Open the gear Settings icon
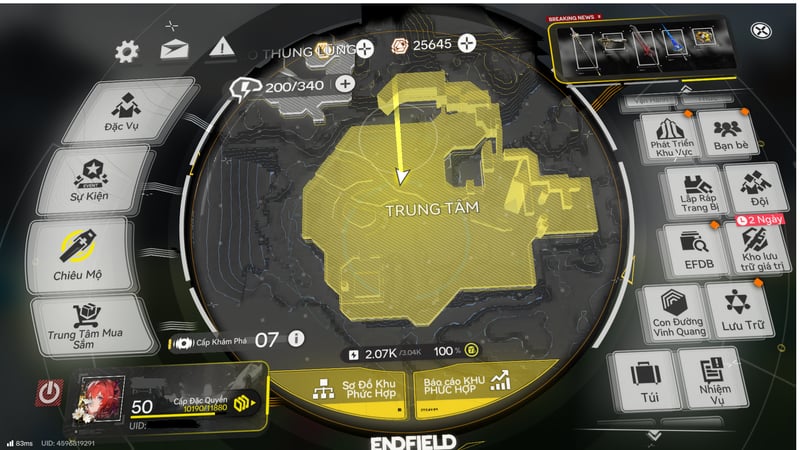 coord(127,51)
